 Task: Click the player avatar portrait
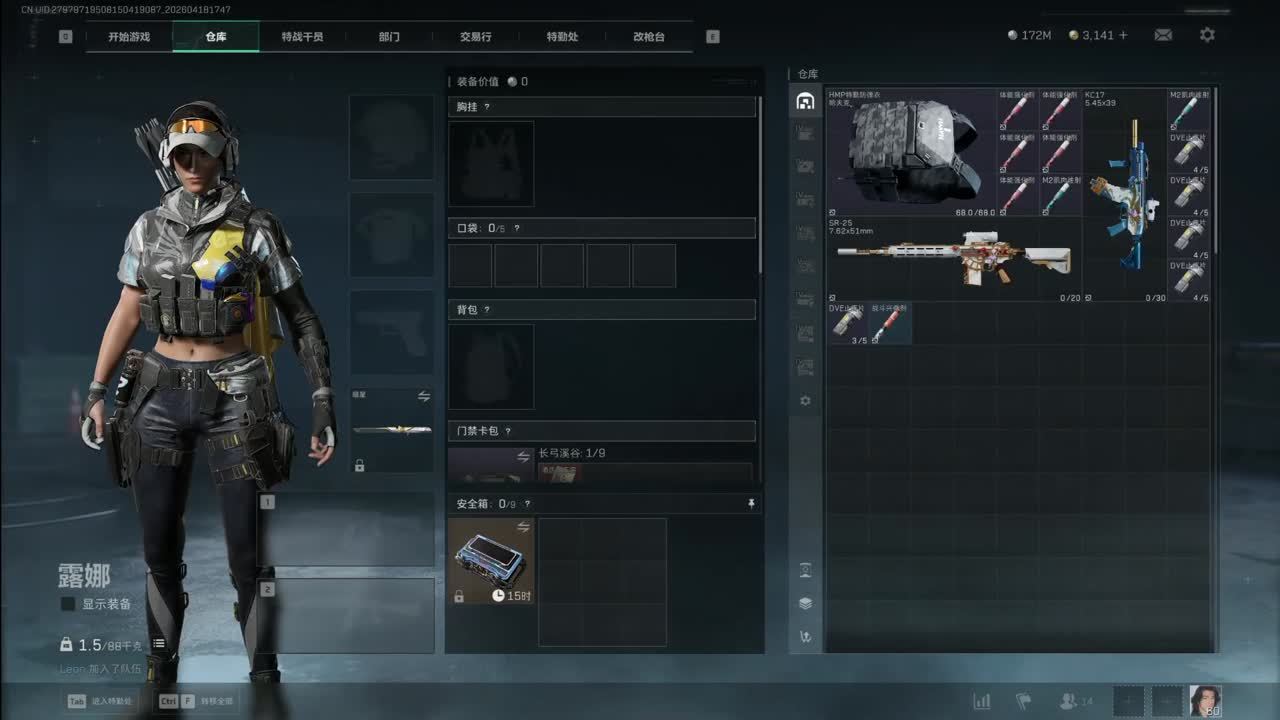pos(1204,701)
